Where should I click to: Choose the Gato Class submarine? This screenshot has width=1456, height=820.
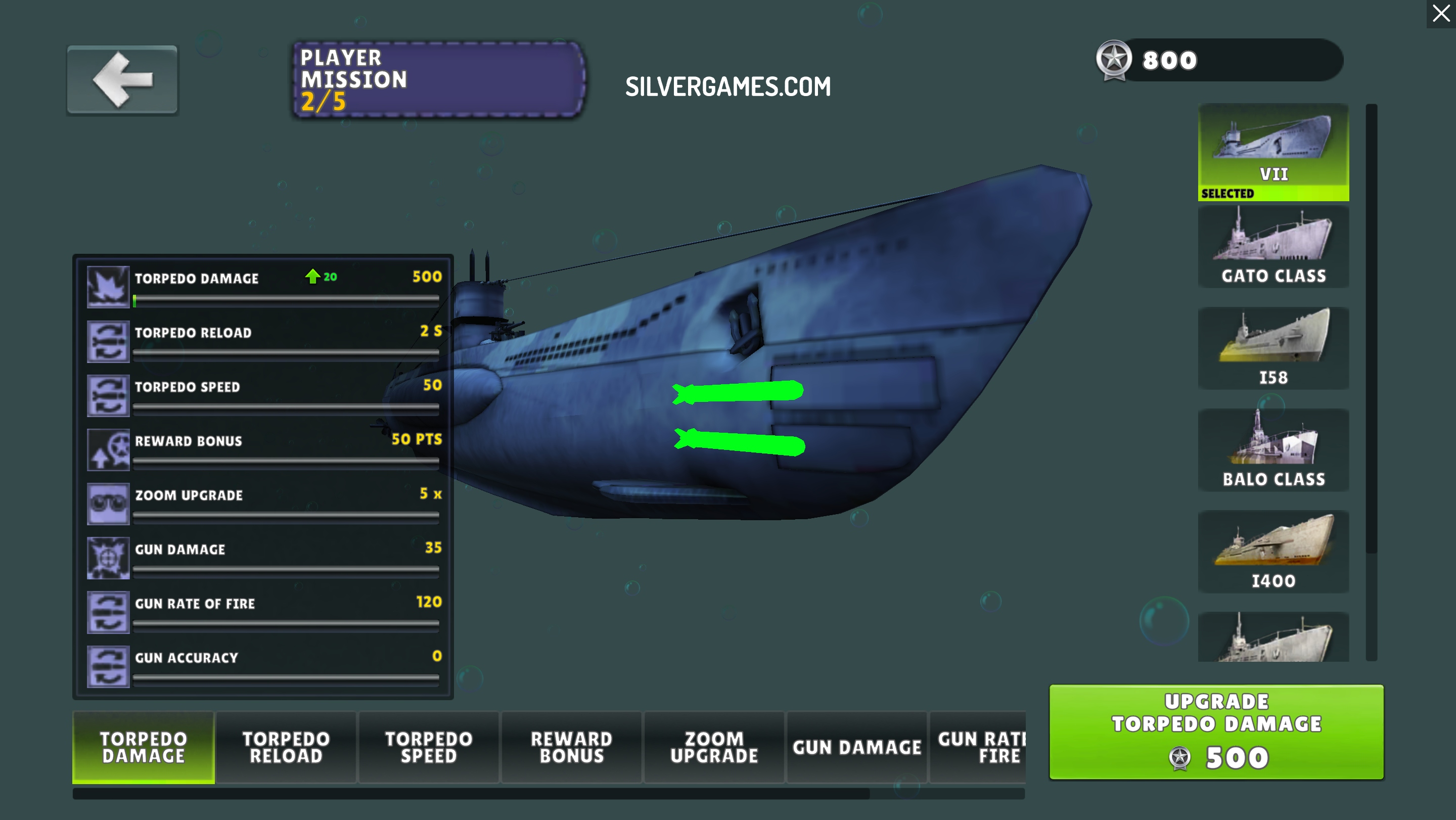(1273, 247)
